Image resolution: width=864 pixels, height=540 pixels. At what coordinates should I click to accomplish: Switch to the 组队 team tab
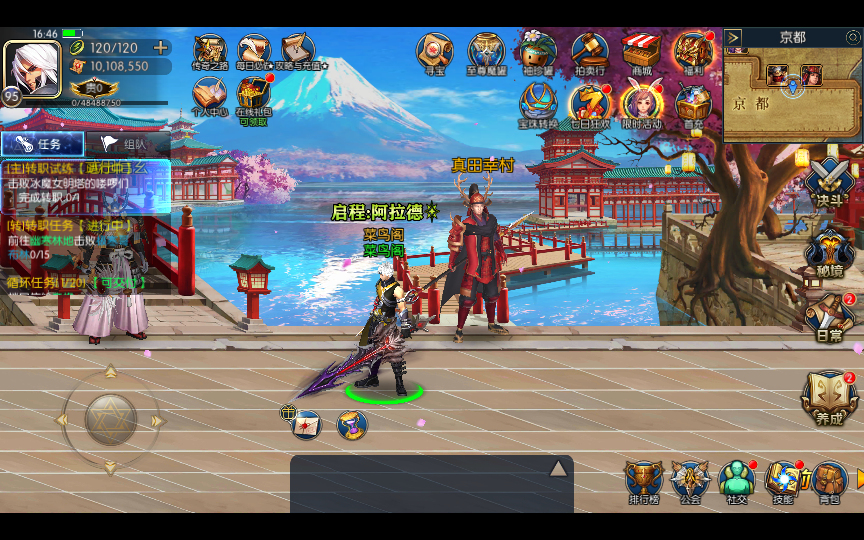pos(126,143)
